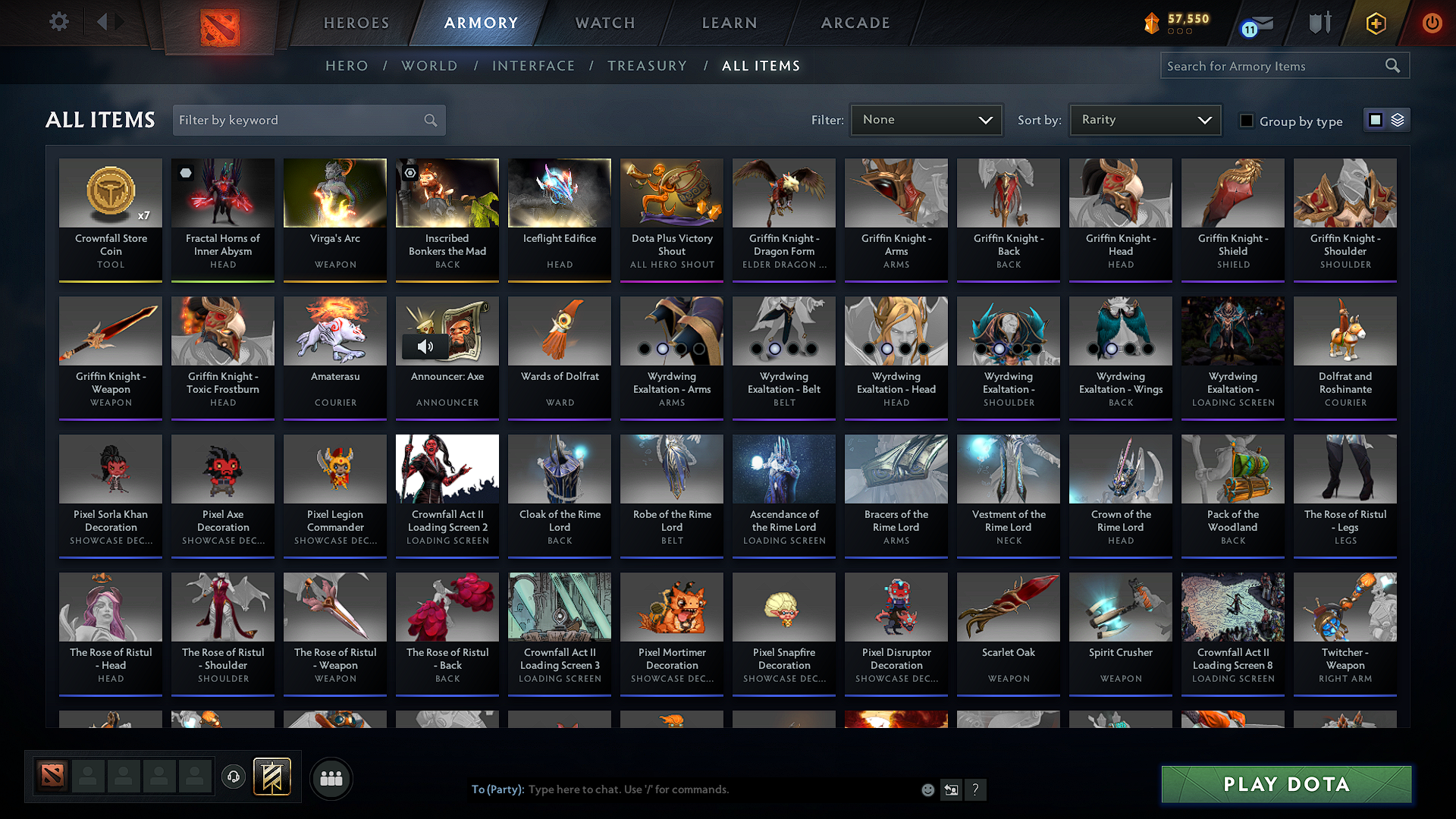Open the emoticon picker in the chat bar
The height and width of the screenshot is (819, 1456).
pyautogui.click(x=927, y=789)
